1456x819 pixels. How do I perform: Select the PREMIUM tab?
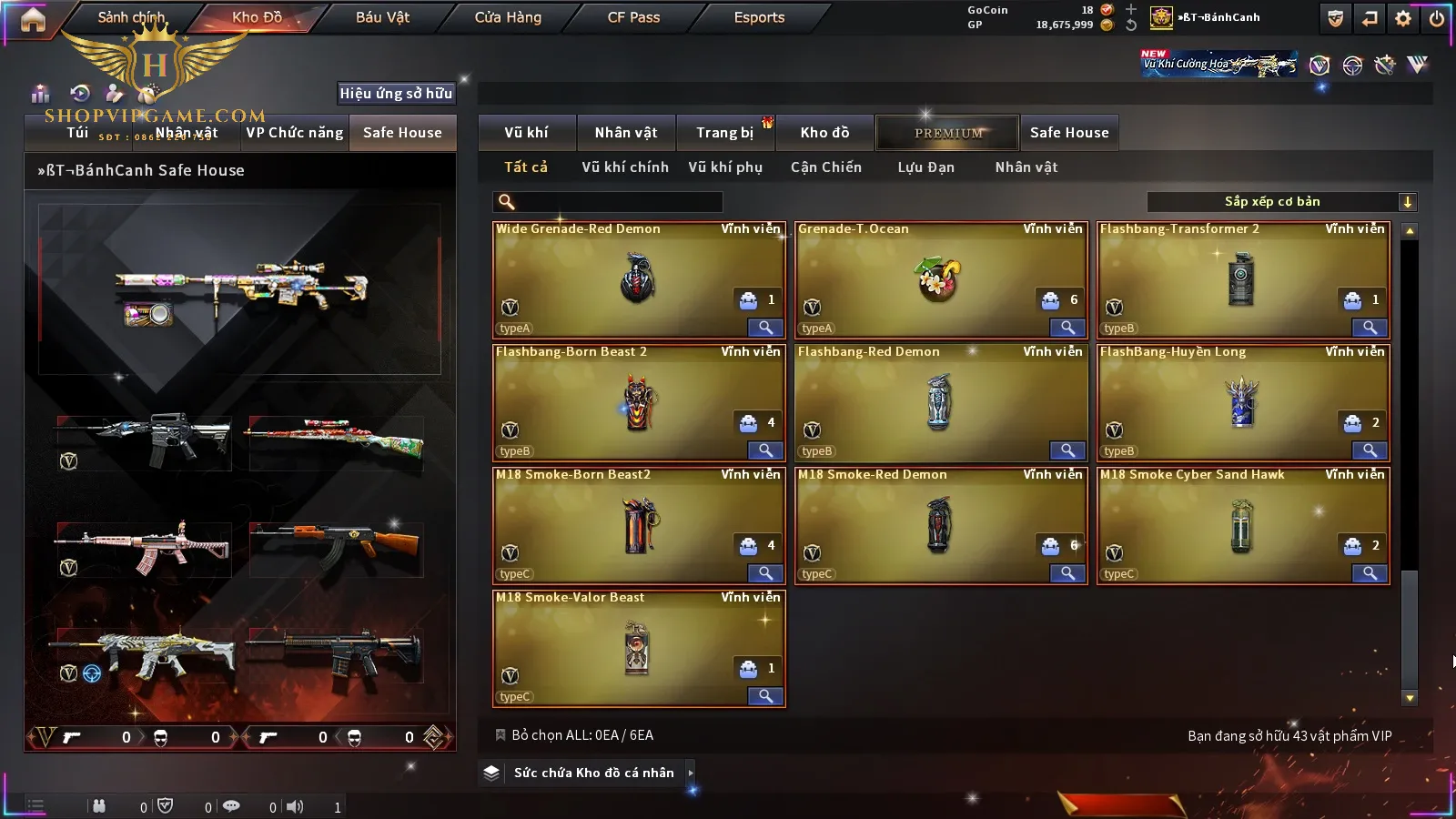[948, 133]
